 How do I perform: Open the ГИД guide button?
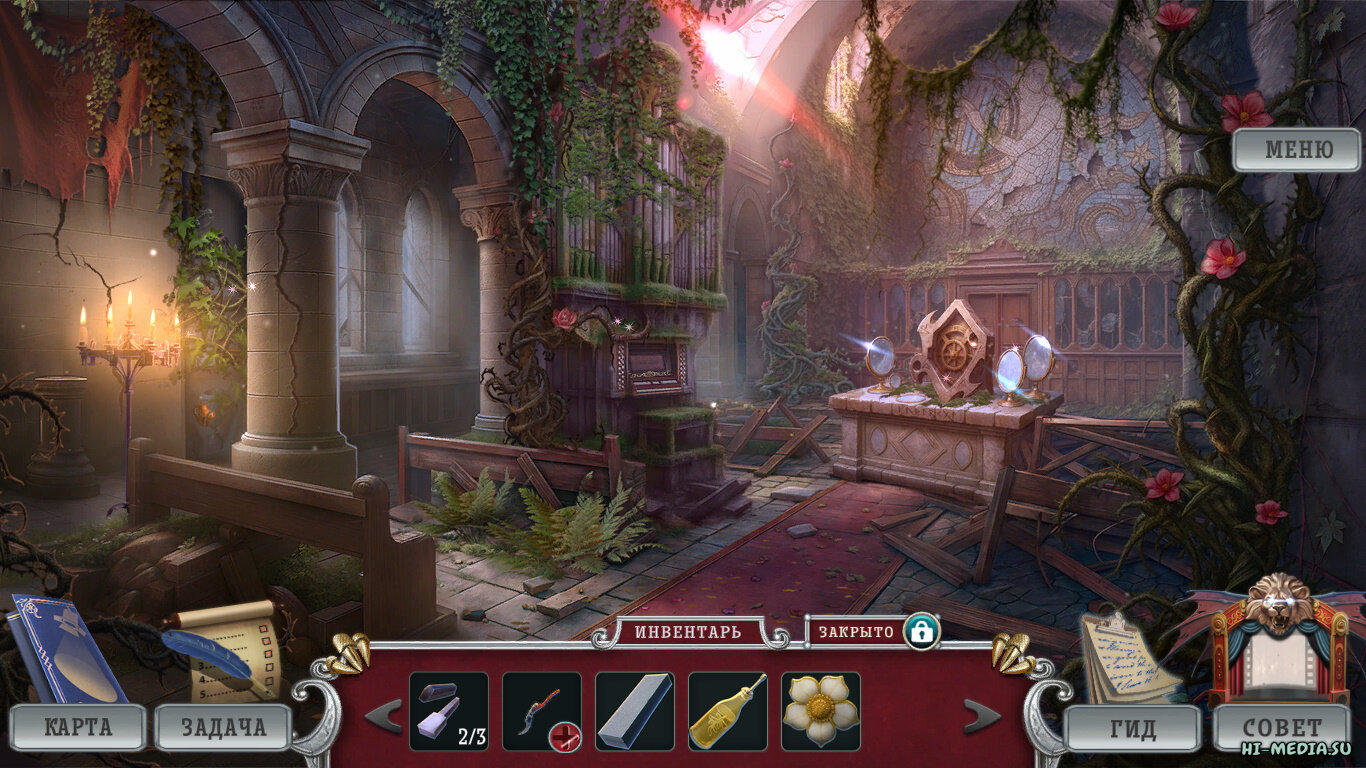[1132, 728]
